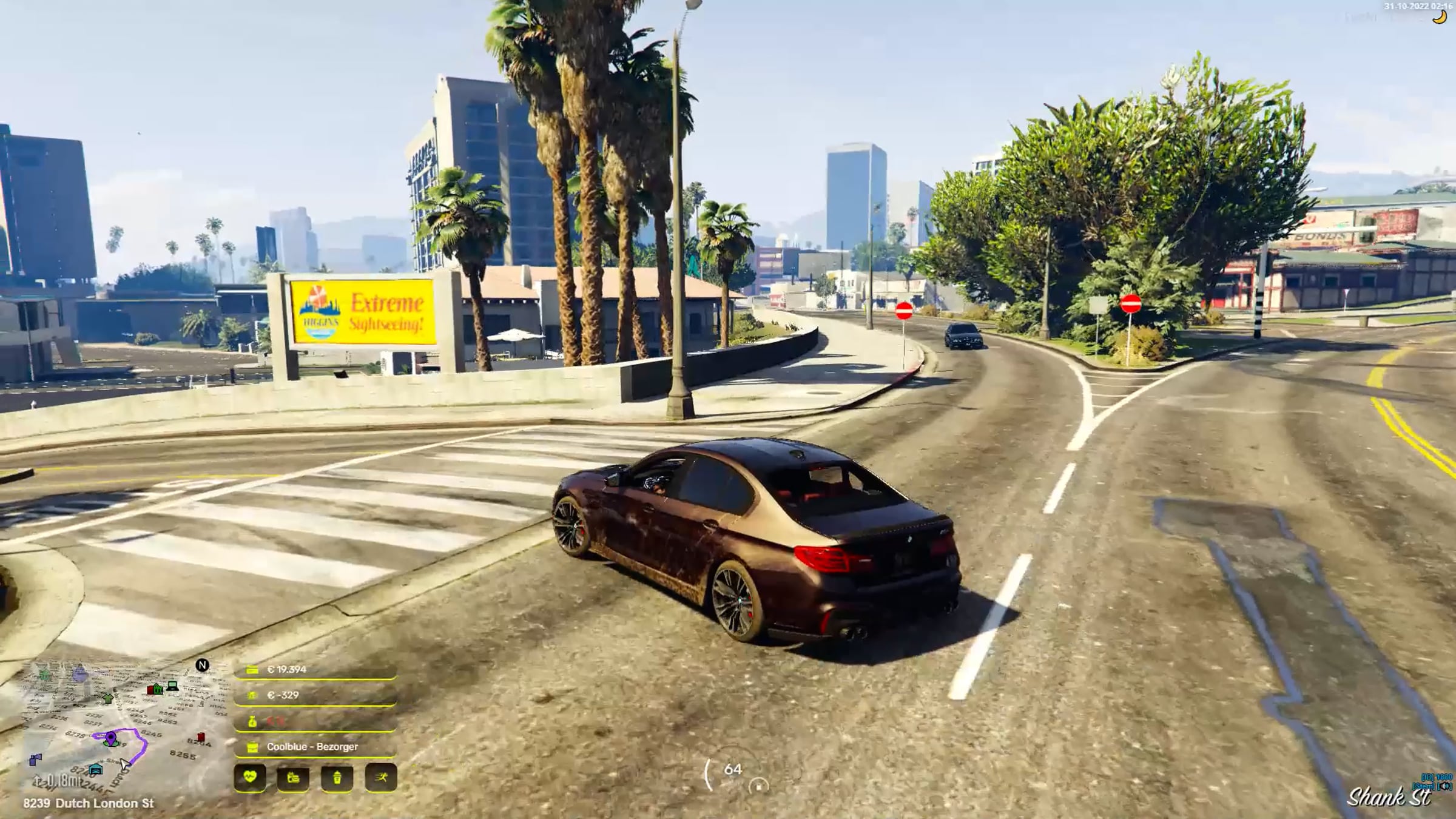Click the Coolblue - Bezorger job row

coord(314,747)
